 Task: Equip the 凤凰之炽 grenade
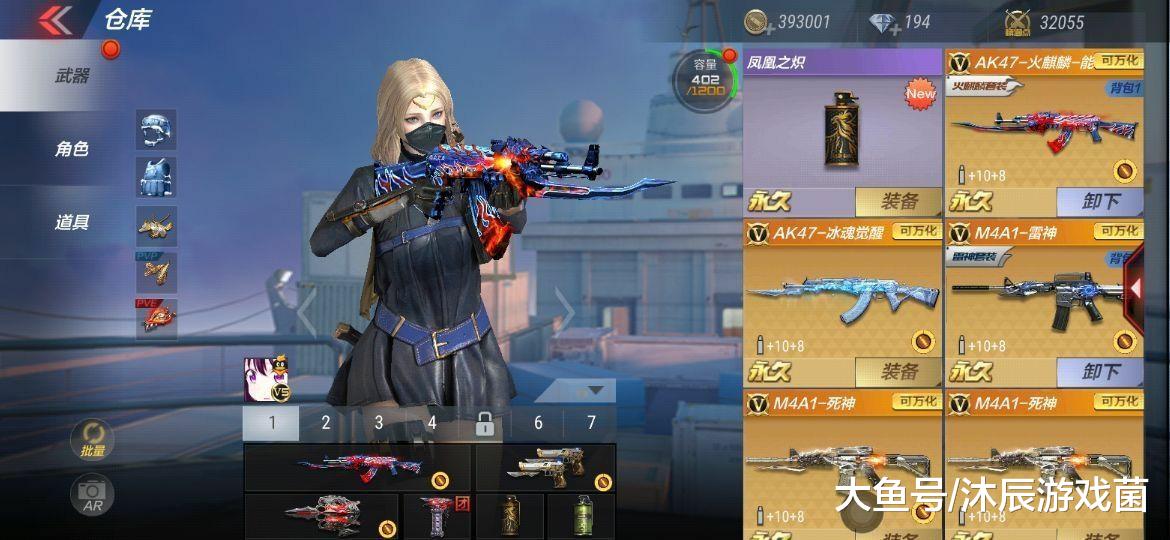(898, 201)
